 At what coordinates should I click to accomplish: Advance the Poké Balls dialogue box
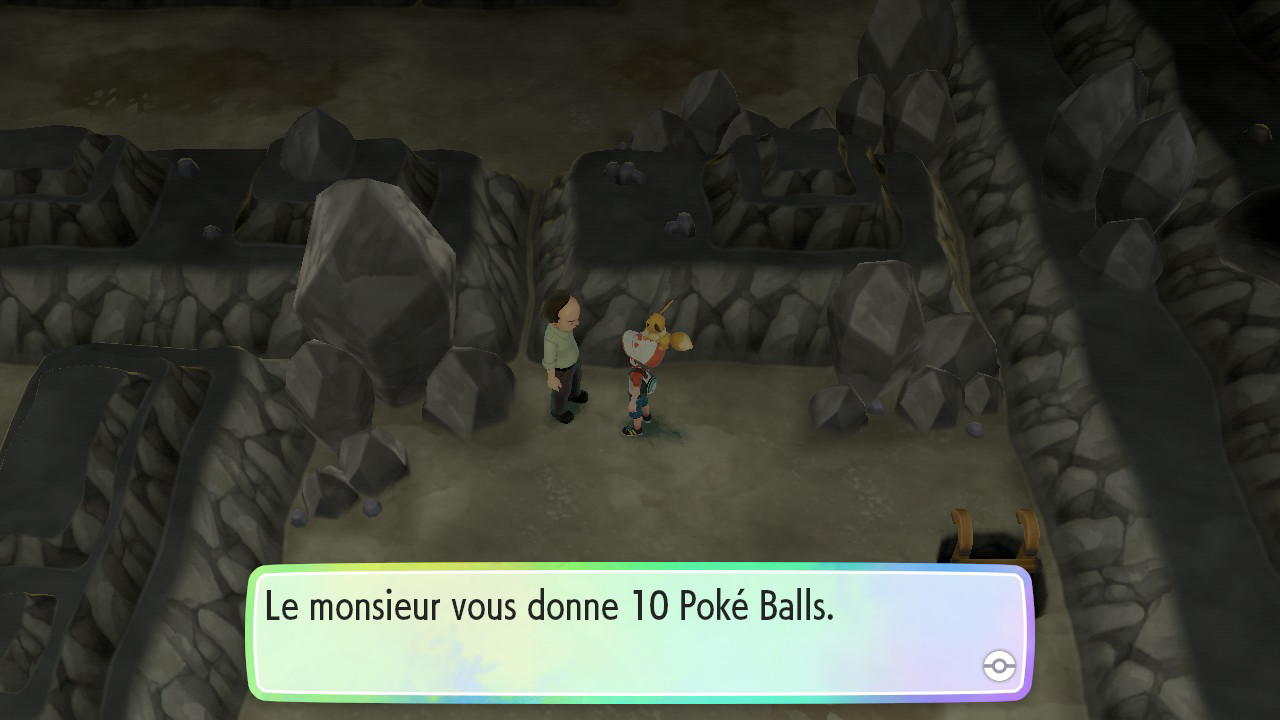639,632
